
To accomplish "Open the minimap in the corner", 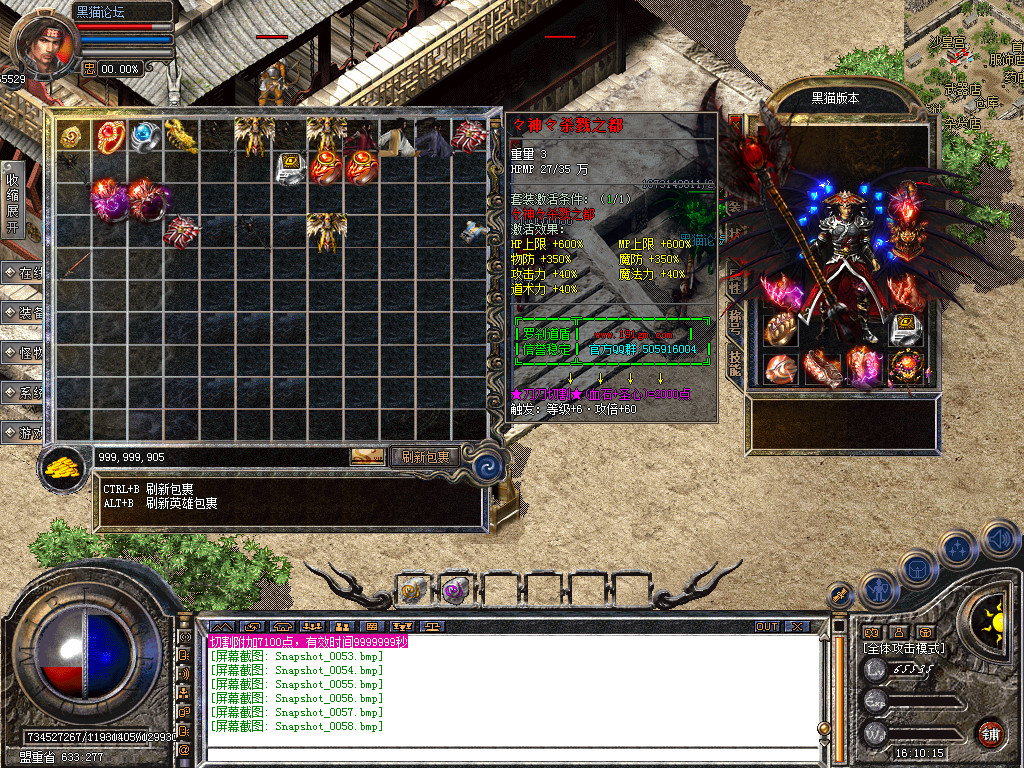I will click(965, 50).
